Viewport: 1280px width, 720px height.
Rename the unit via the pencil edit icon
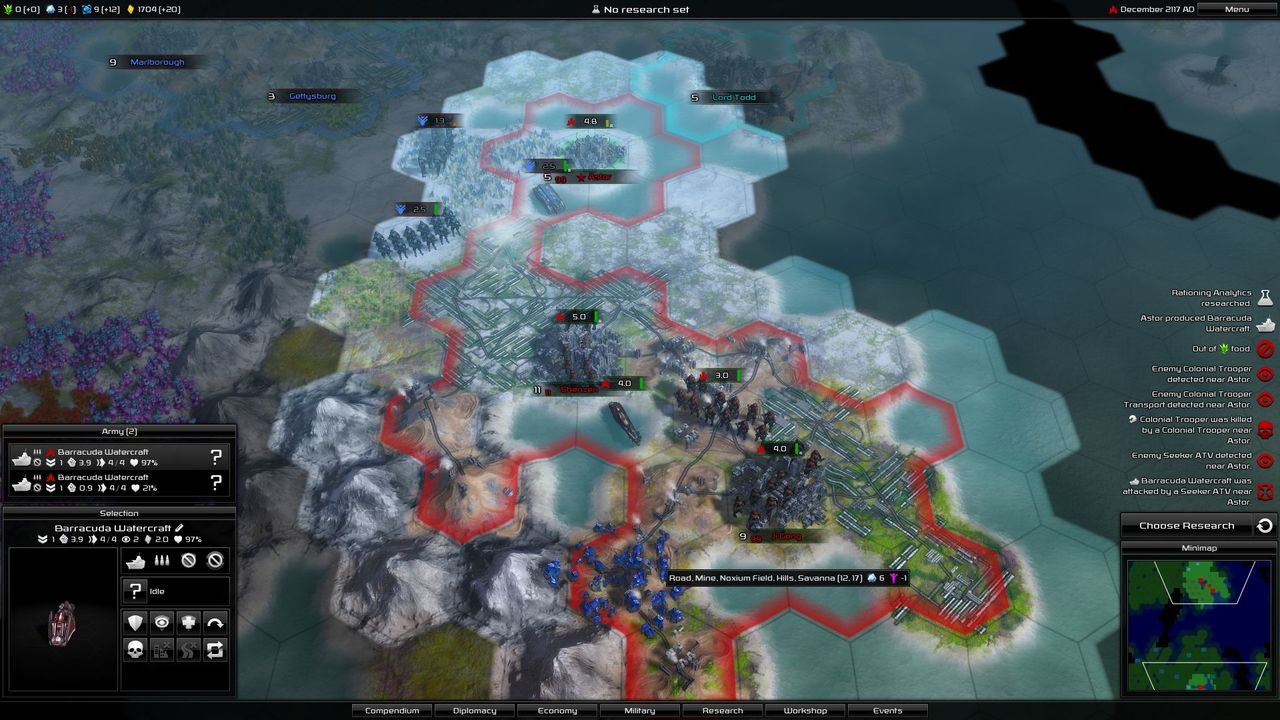point(179,528)
